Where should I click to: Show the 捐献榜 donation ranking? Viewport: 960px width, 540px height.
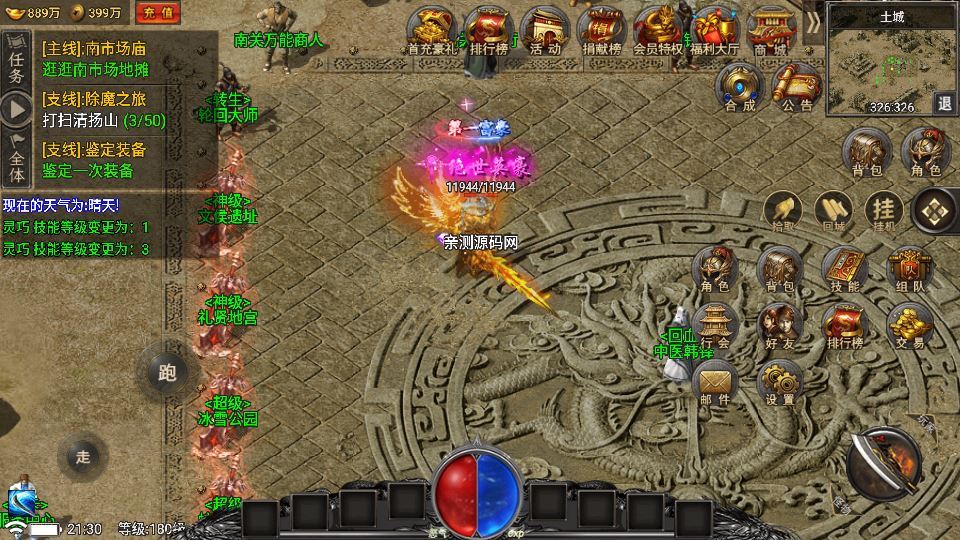602,31
